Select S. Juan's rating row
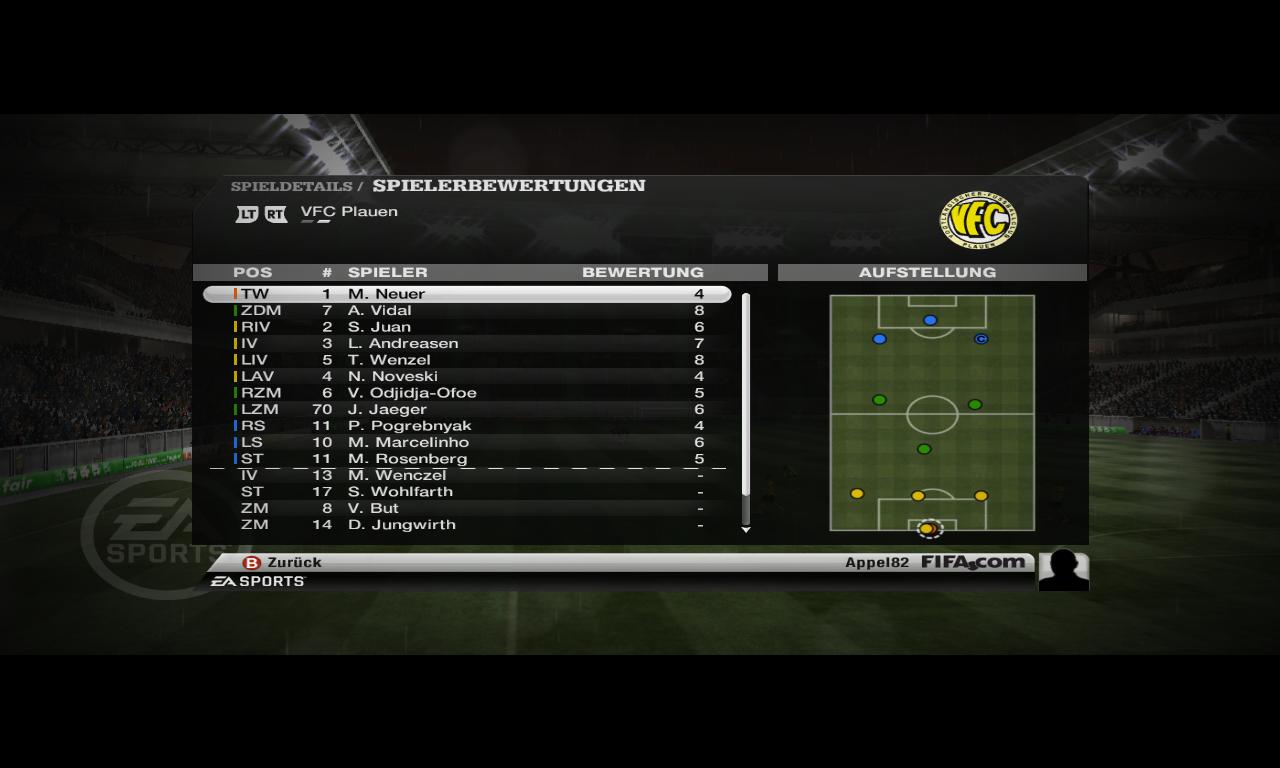1280x768 pixels. (467, 327)
